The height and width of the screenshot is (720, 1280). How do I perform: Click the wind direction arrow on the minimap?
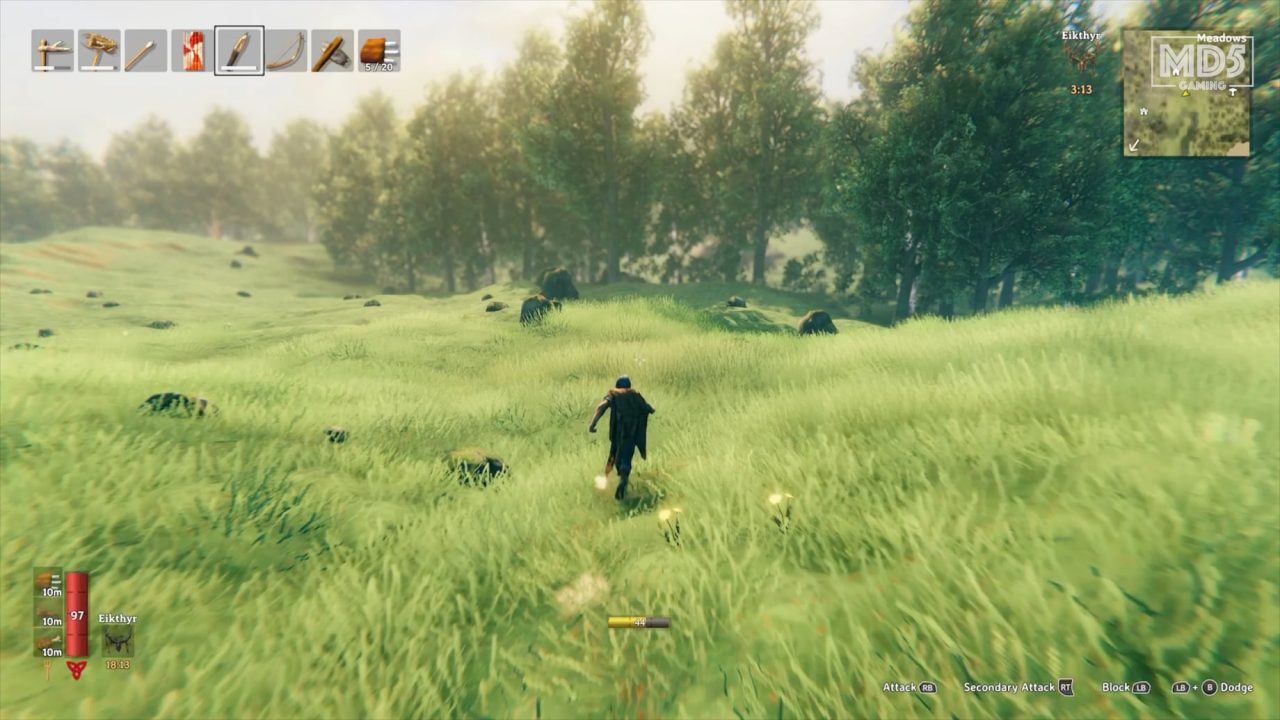[1133, 146]
